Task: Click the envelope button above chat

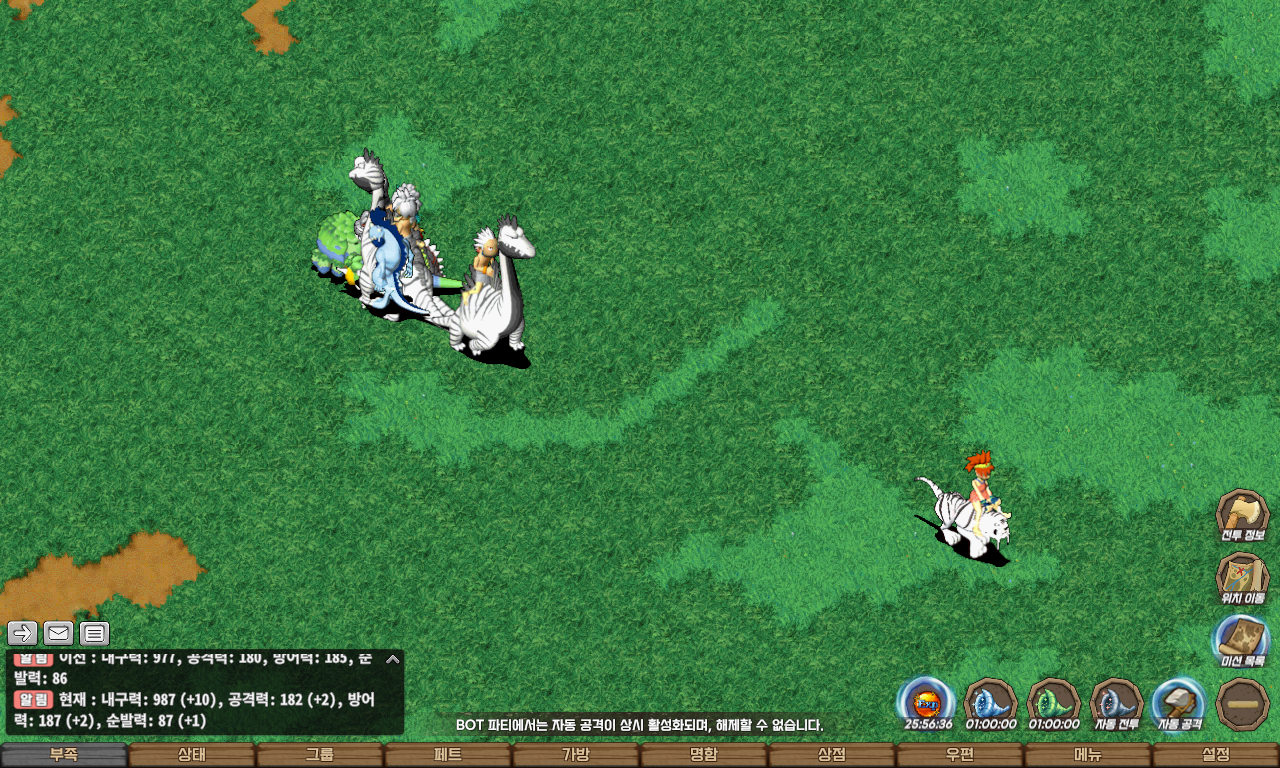Action: 58,633
